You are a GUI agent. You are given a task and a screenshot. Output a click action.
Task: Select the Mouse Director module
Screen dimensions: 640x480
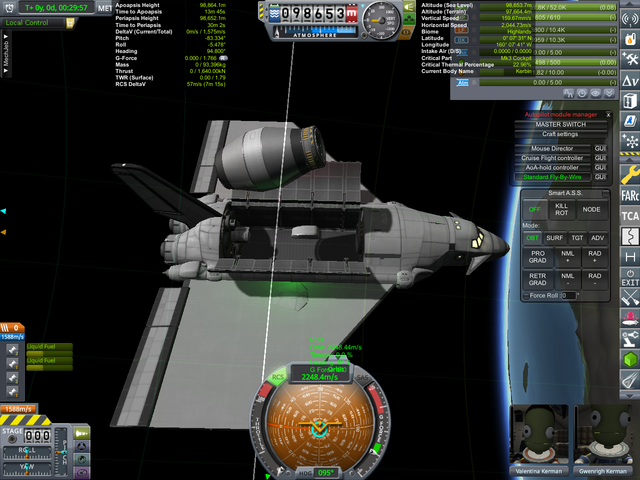pos(554,148)
